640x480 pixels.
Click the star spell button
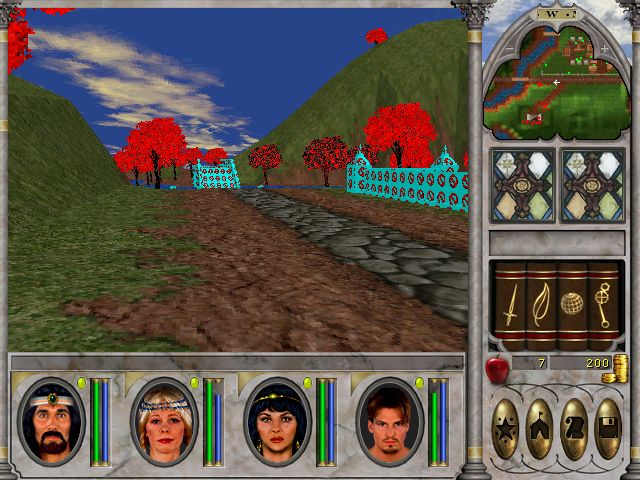[506, 428]
